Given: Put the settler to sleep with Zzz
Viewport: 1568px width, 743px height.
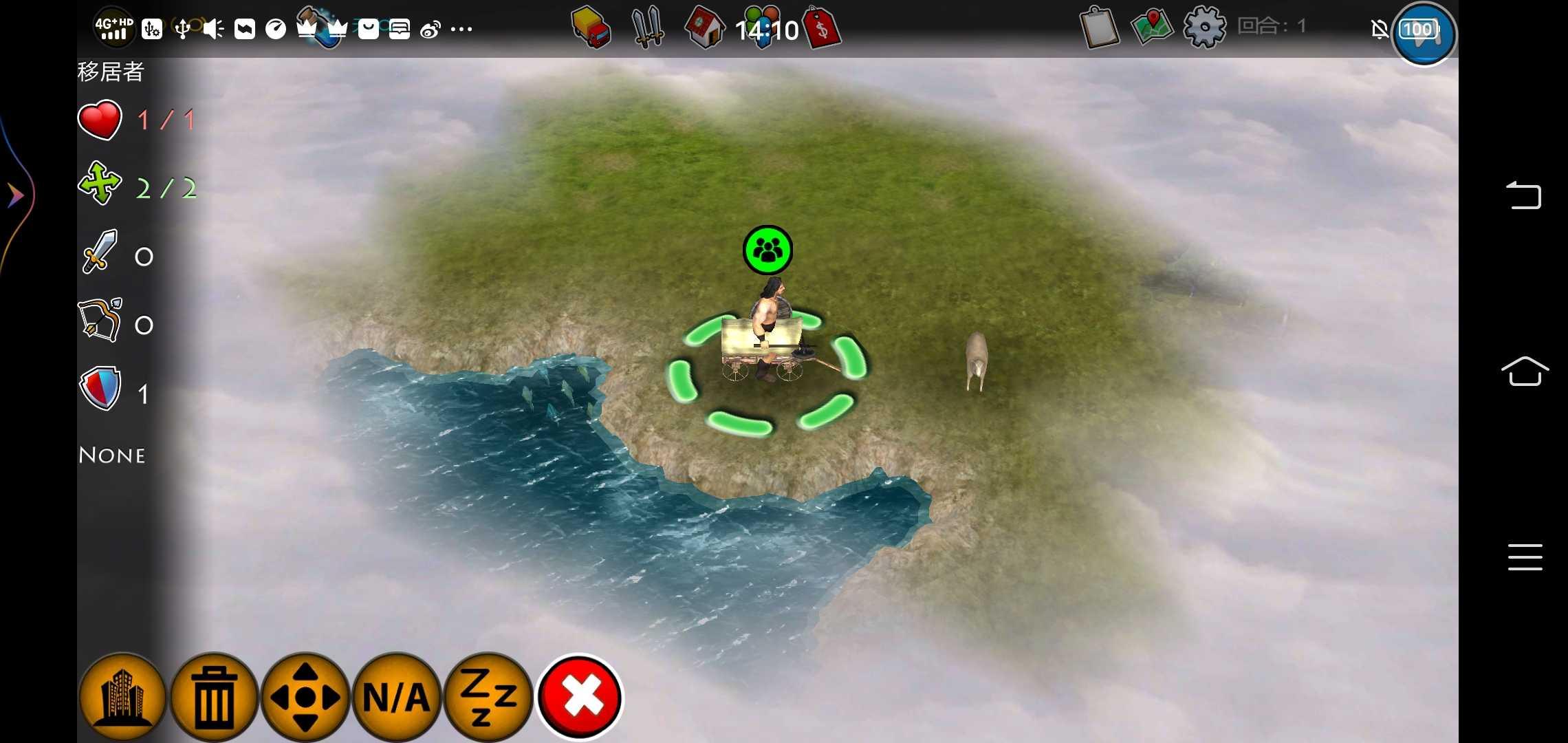Looking at the screenshot, I should click(488, 697).
